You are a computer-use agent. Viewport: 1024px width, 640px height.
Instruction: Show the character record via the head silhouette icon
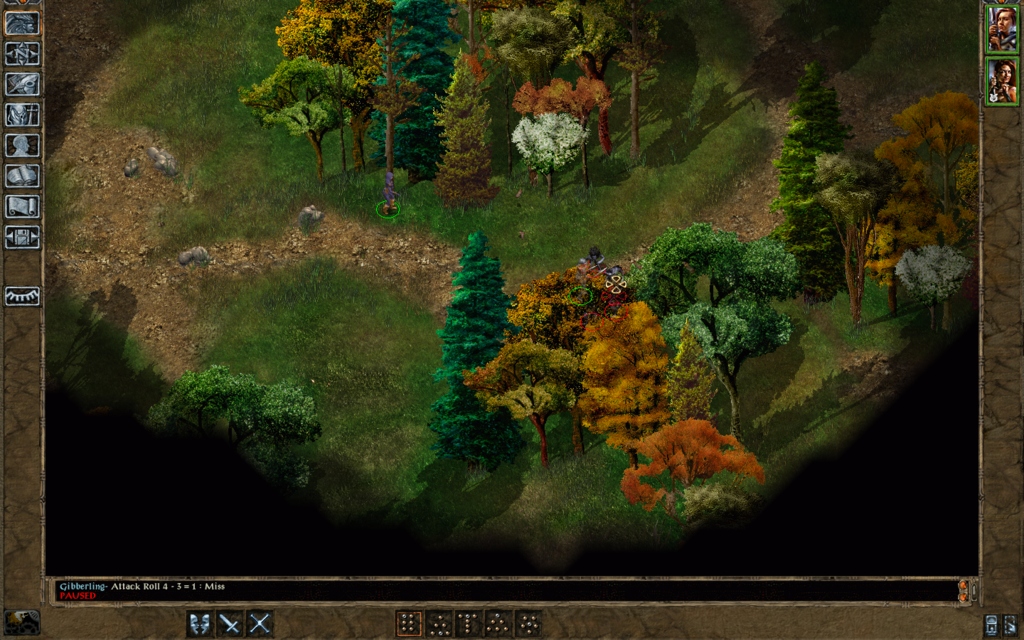(x=22, y=145)
